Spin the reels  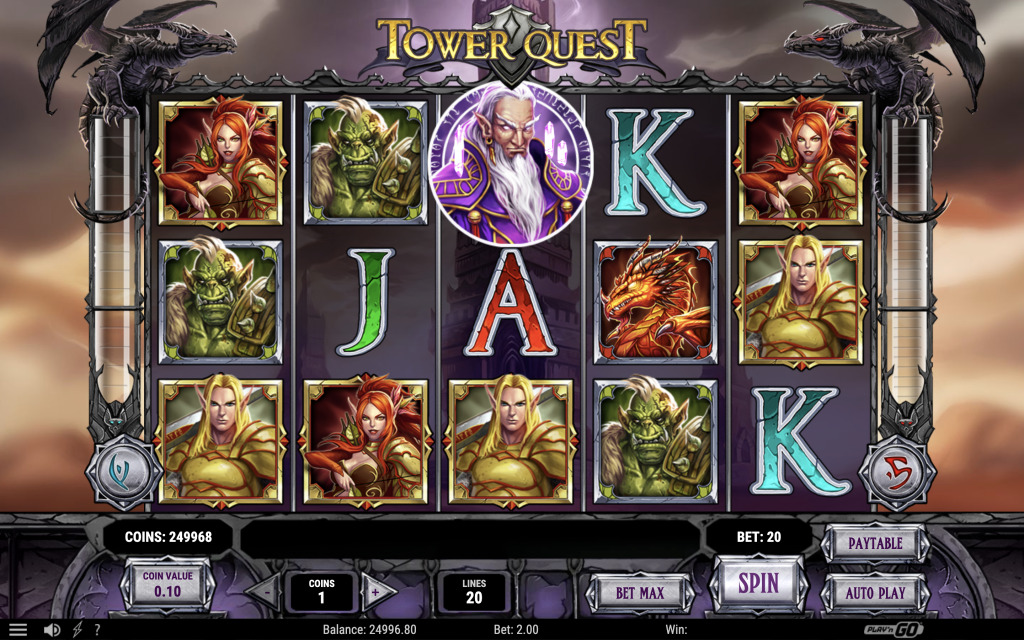[x=758, y=583]
